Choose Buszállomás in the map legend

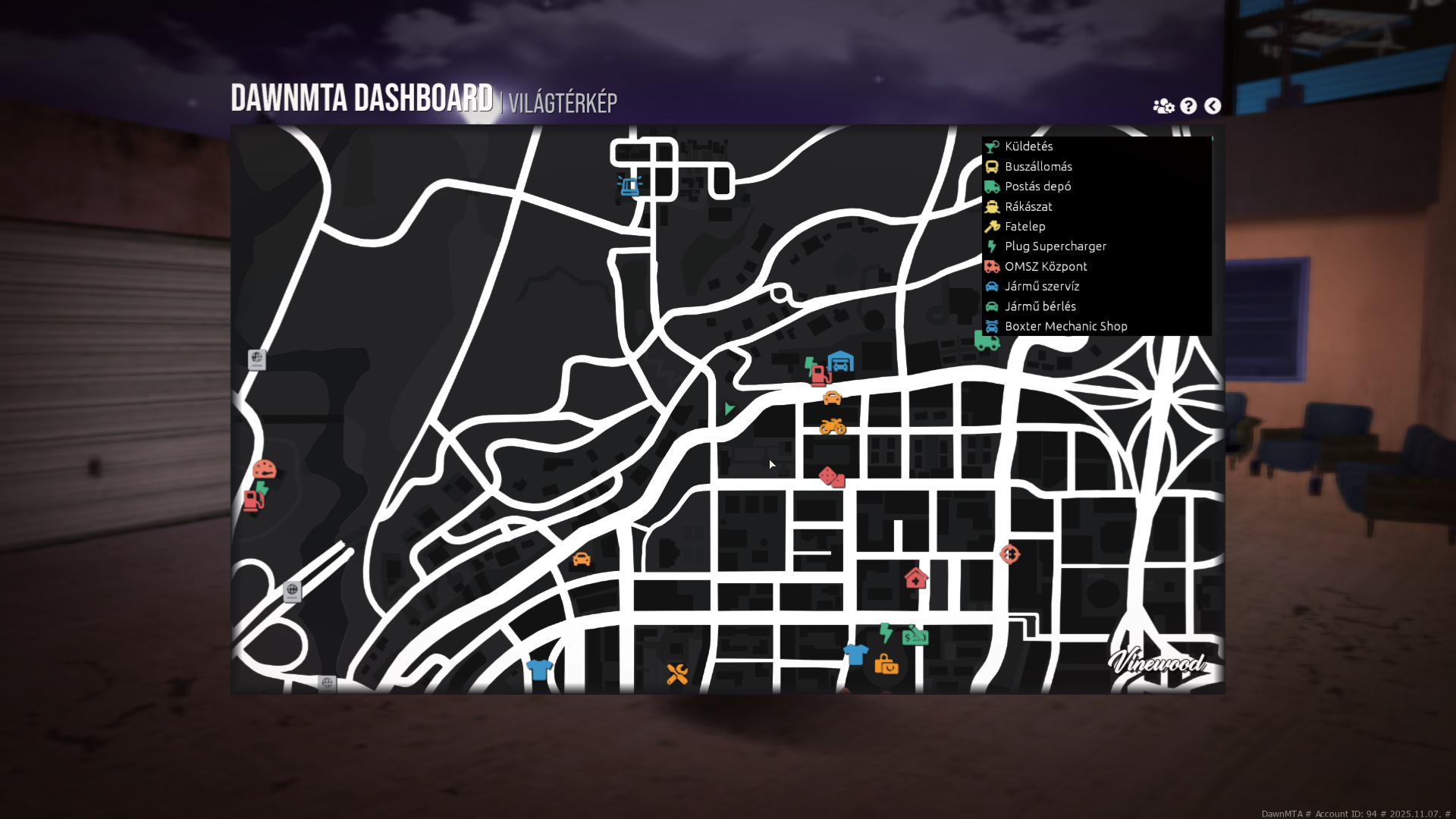(1037, 167)
